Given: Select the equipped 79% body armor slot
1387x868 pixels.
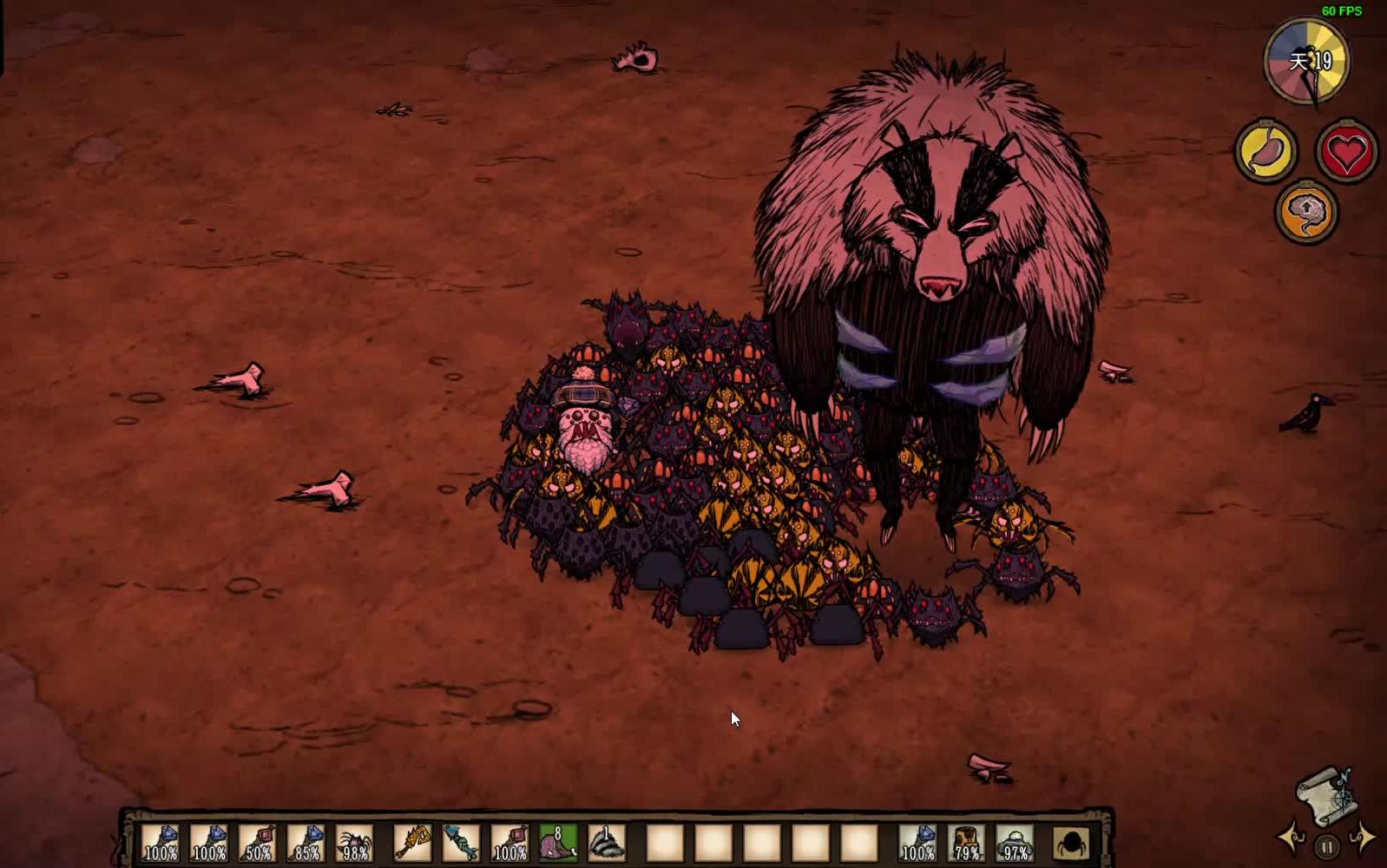Looking at the screenshot, I should (966, 843).
